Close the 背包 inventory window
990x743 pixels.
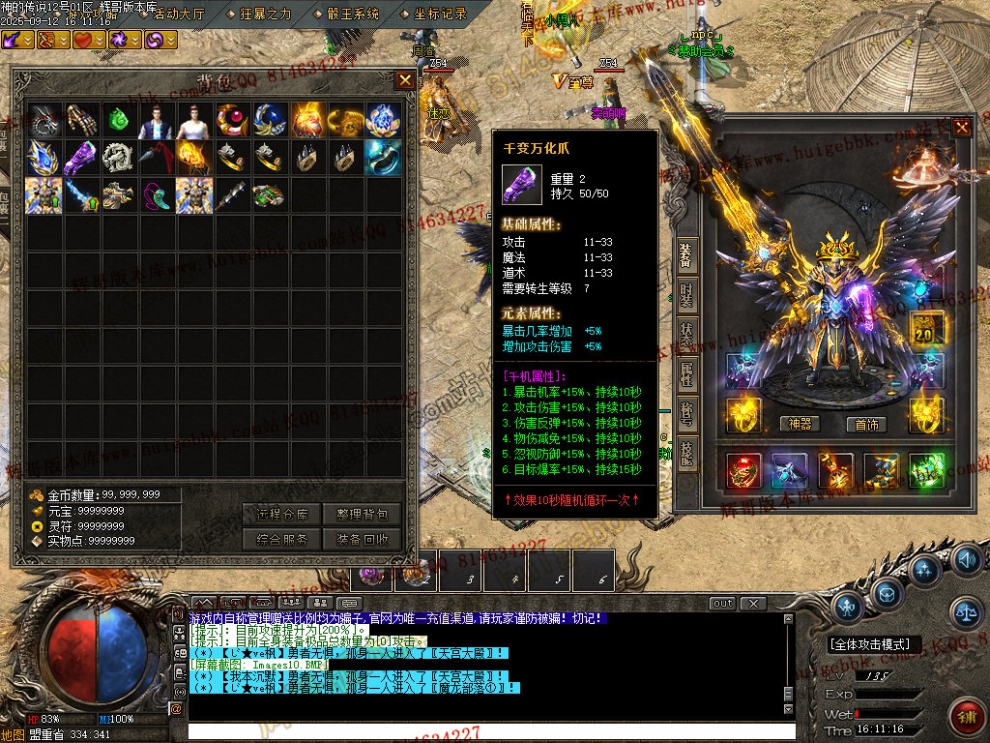pyautogui.click(x=405, y=80)
